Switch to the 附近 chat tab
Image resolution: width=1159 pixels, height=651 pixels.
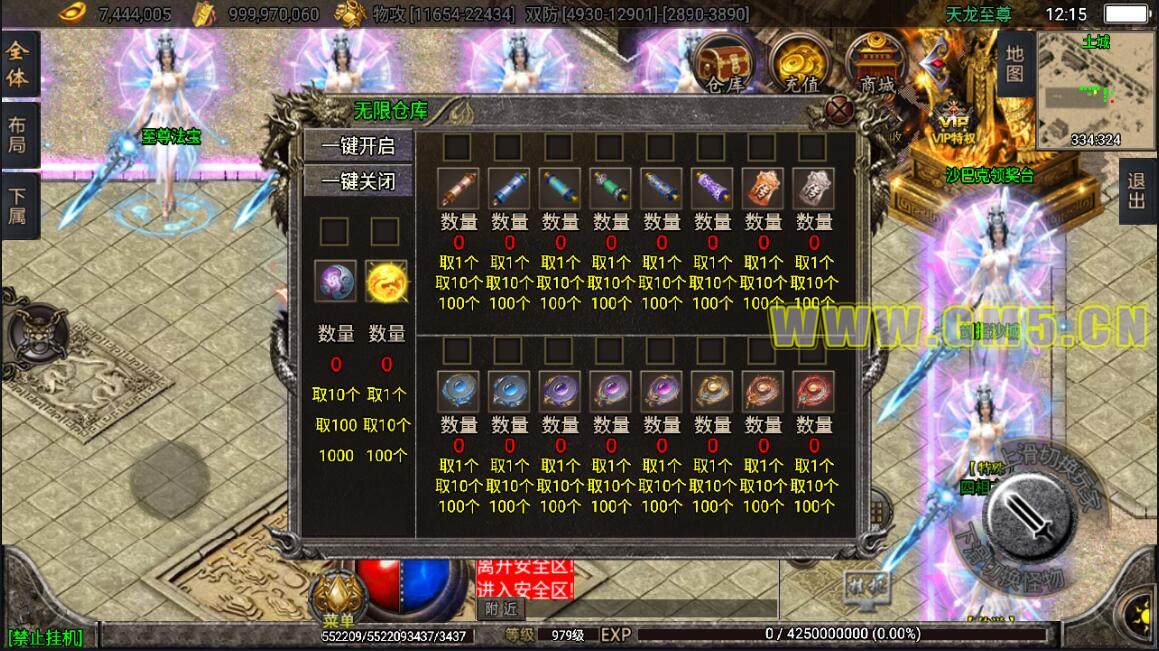[x=501, y=608]
